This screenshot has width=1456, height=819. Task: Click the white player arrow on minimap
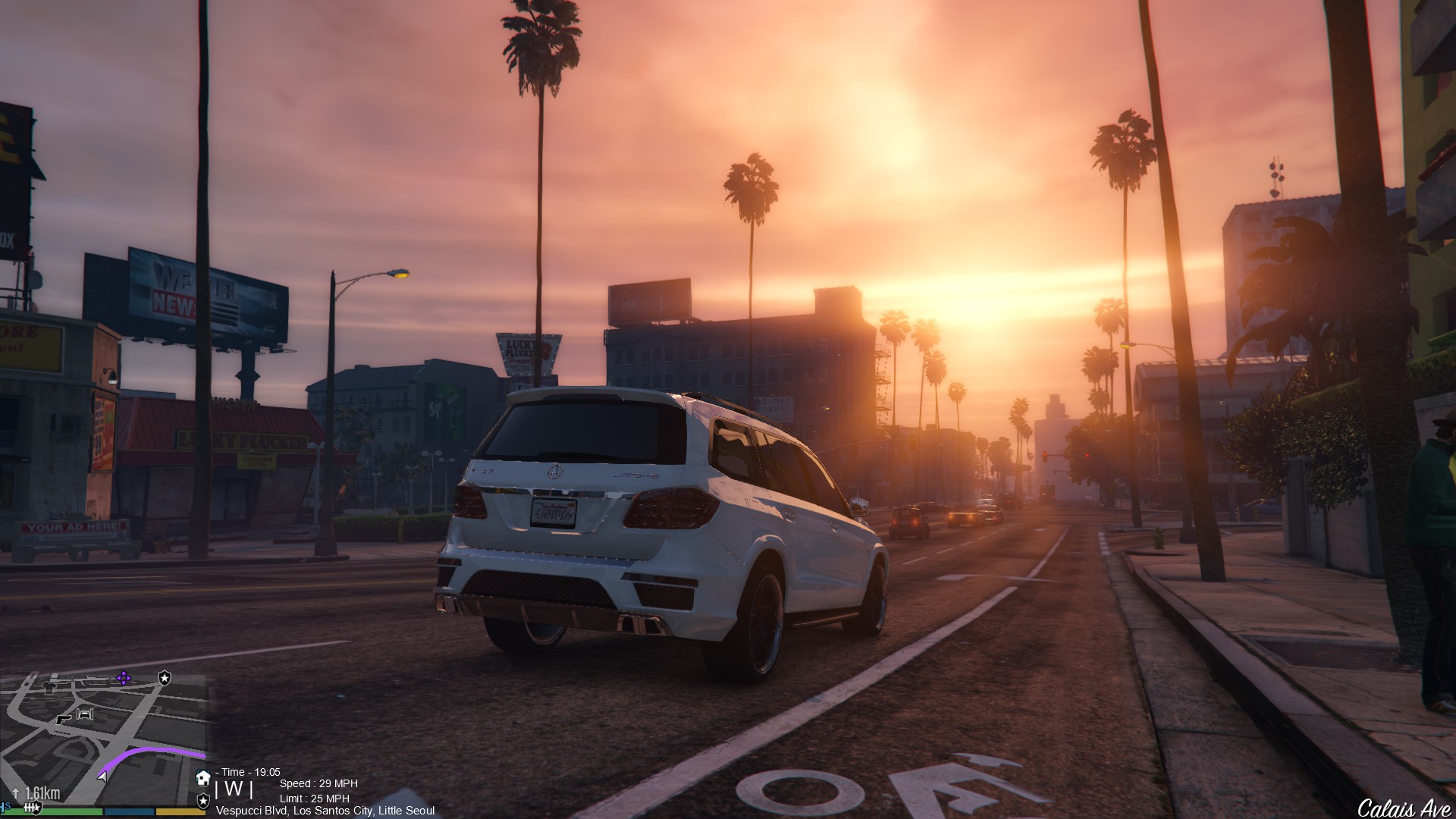[102, 775]
